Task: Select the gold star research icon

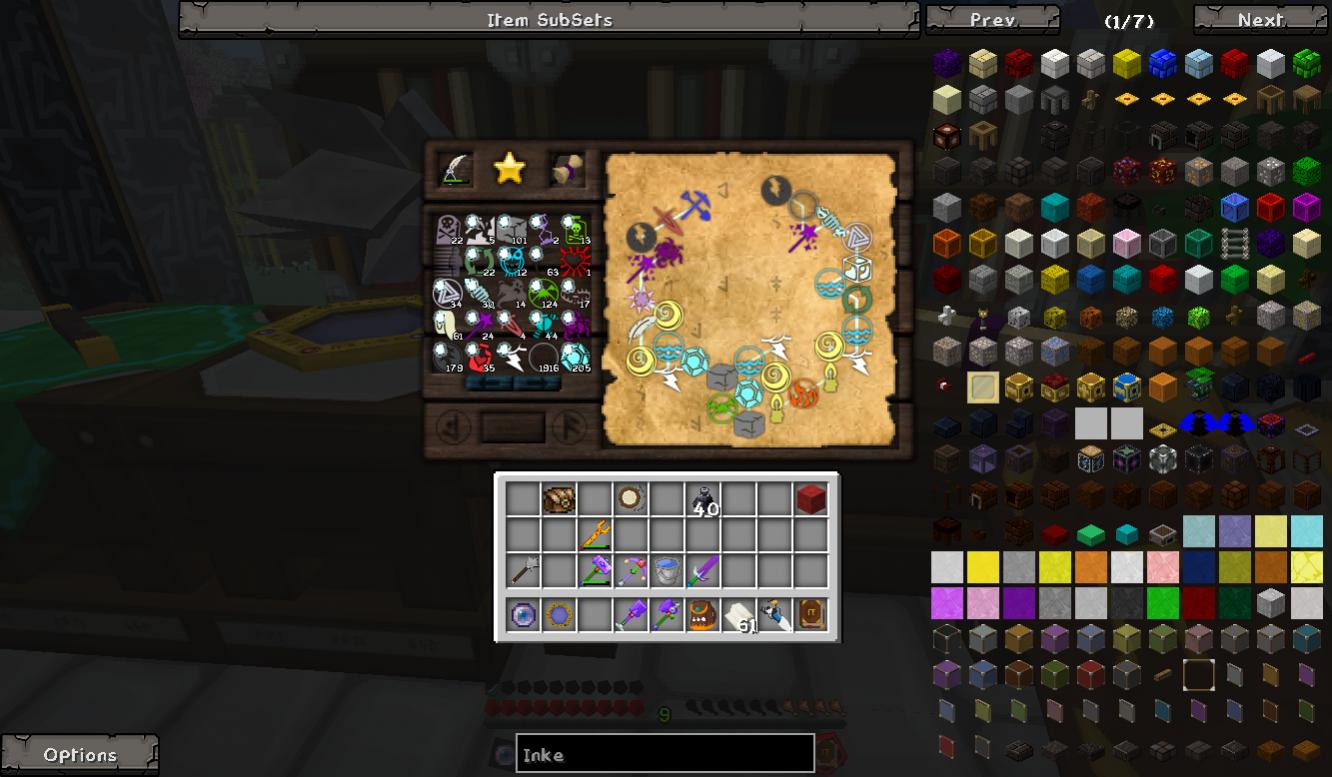Action: pyautogui.click(x=509, y=169)
